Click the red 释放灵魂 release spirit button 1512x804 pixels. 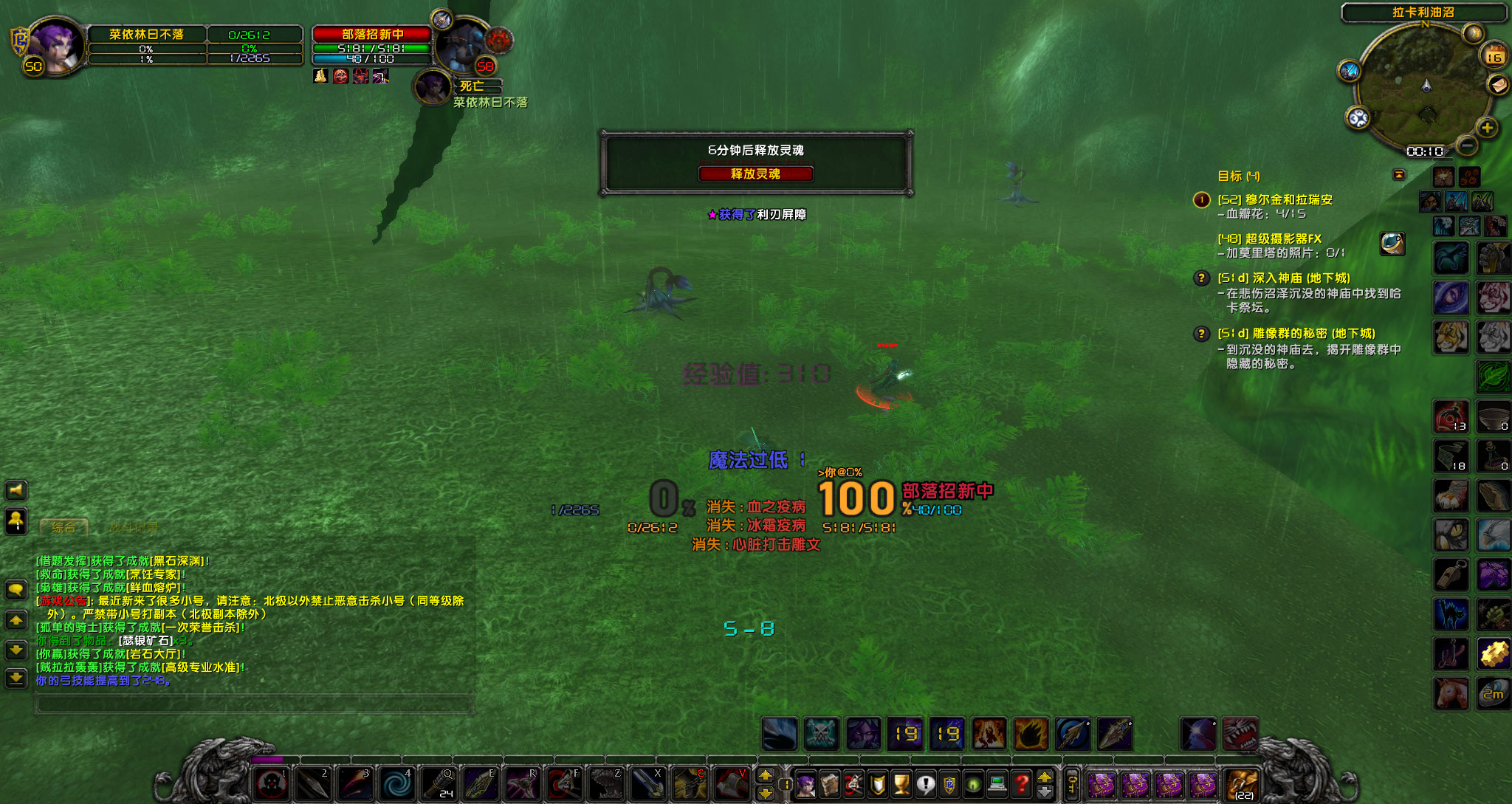(755, 173)
